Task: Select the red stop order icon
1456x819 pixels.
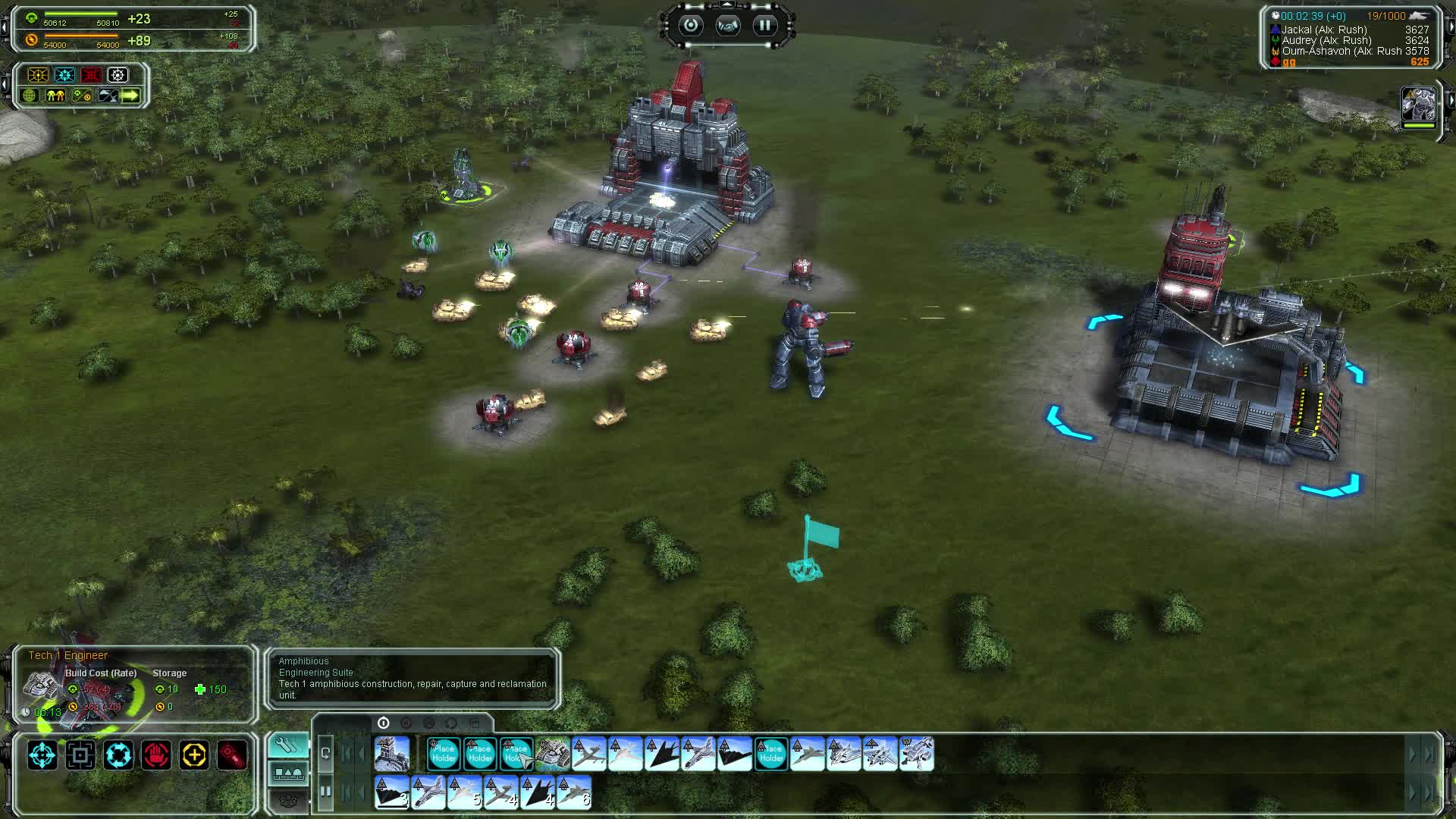Action: [x=155, y=755]
